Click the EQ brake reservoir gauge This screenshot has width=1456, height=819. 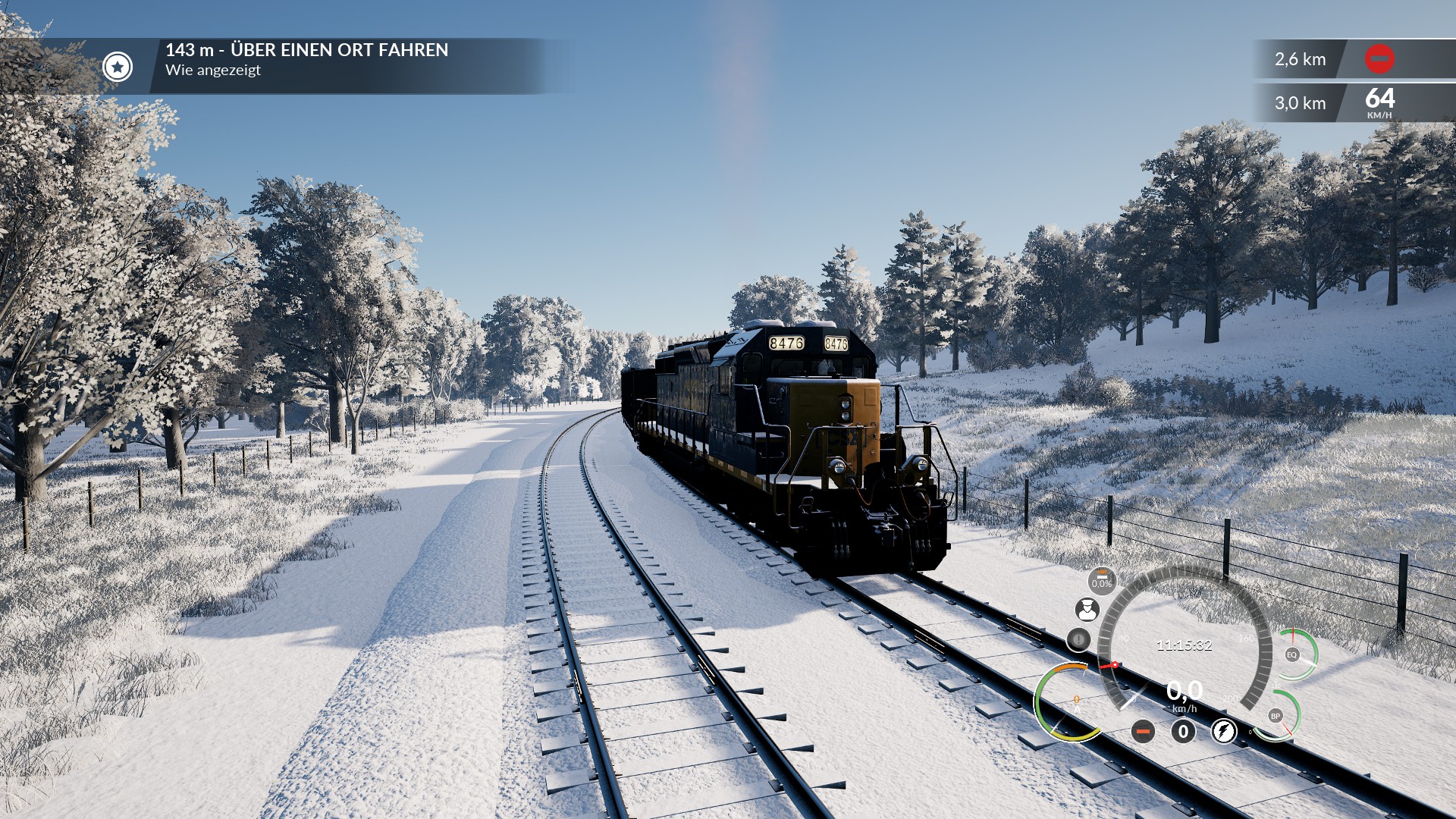(1292, 654)
